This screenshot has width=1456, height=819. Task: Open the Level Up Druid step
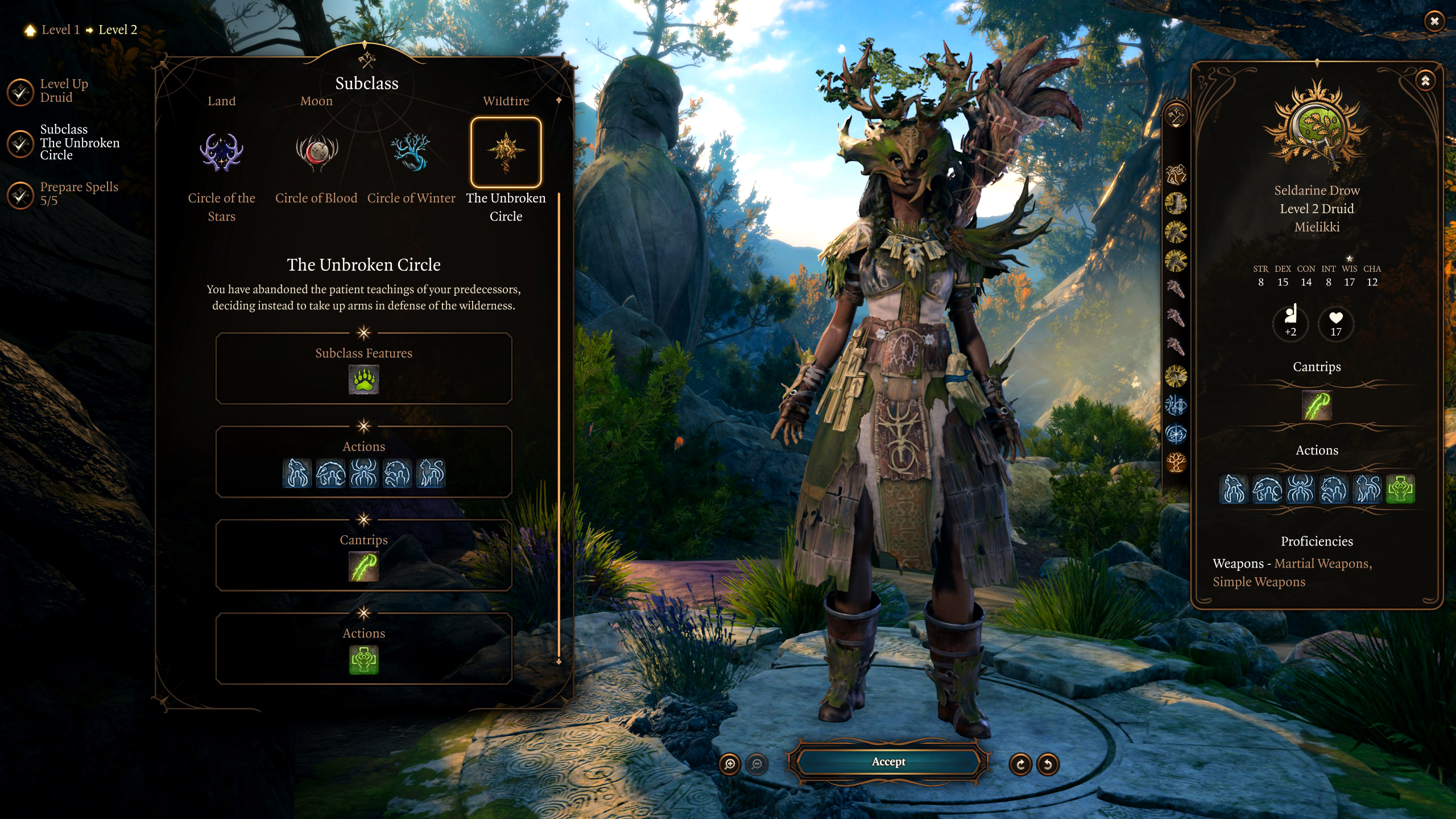coord(64,91)
